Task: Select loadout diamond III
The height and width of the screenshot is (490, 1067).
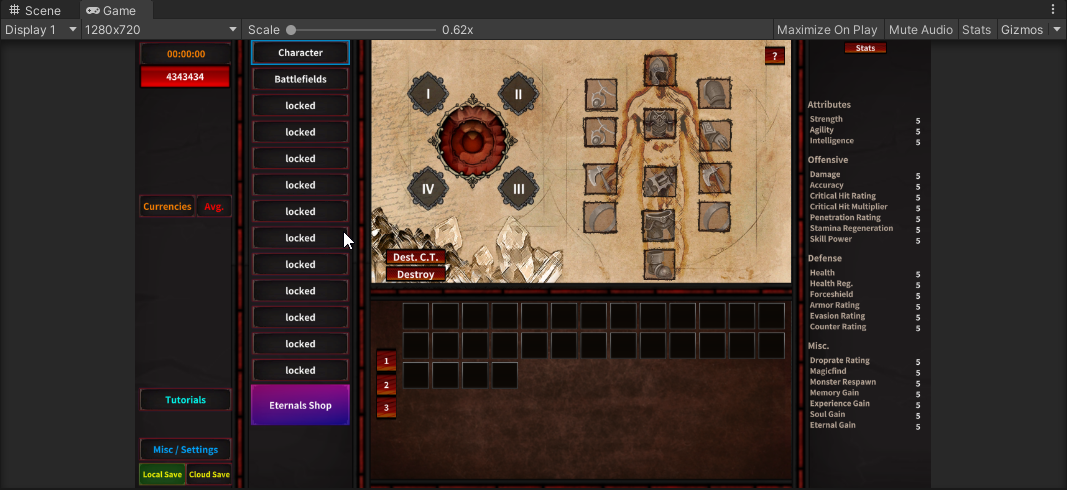Action: click(518, 188)
